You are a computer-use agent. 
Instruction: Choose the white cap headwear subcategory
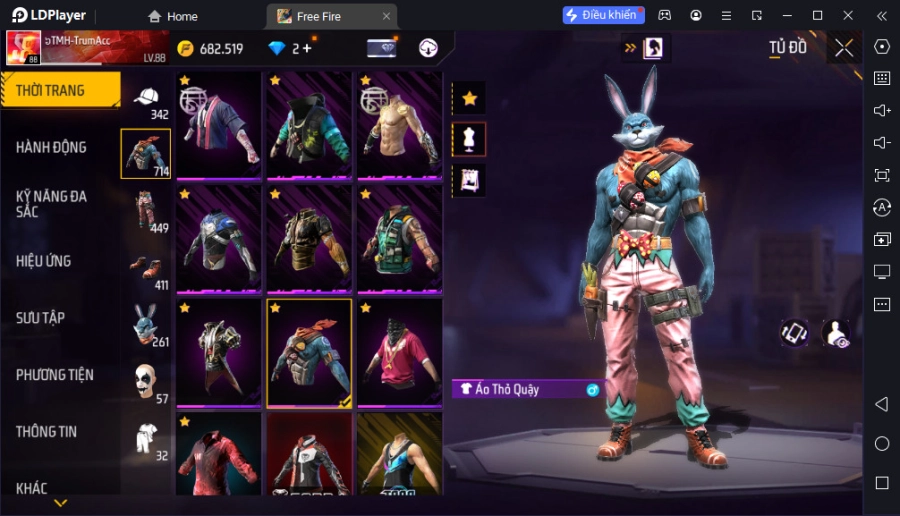click(x=146, y=98)
